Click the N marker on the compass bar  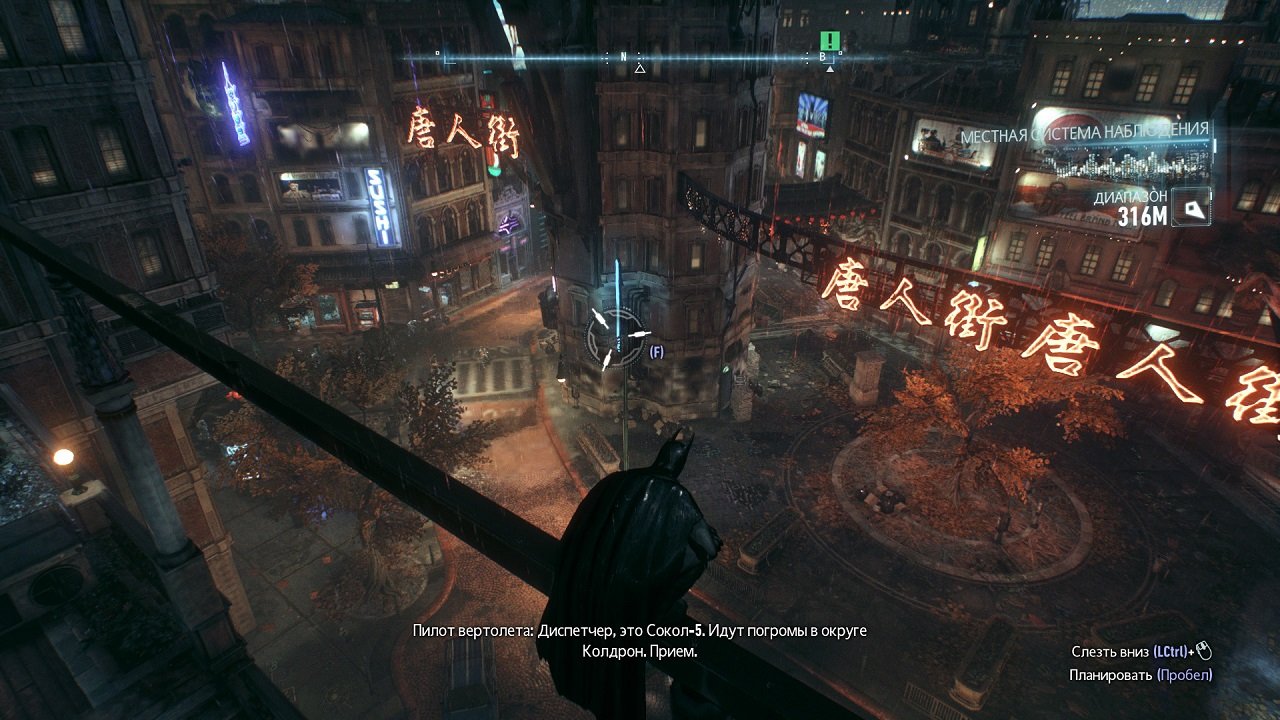coord(623,58)
